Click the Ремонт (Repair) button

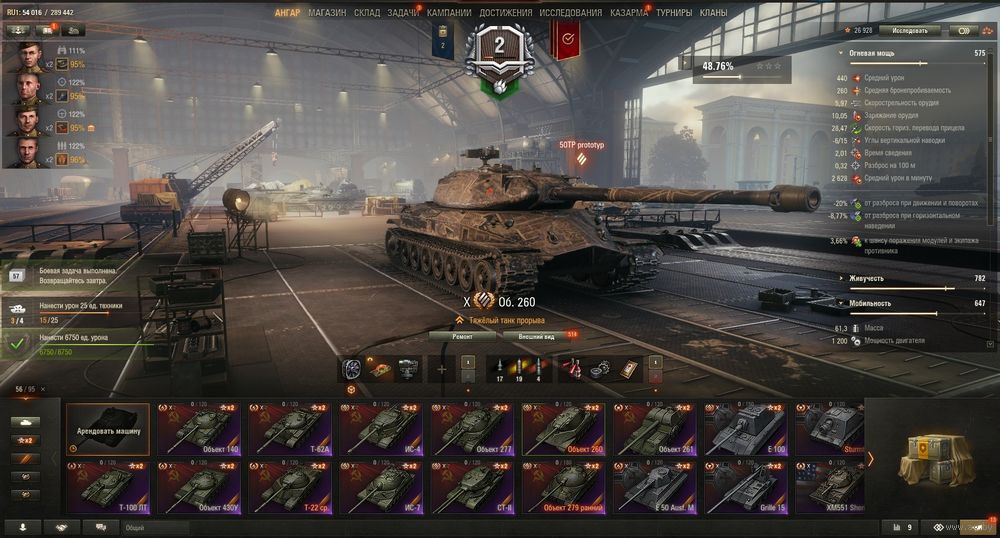click(x=462, y=337)
